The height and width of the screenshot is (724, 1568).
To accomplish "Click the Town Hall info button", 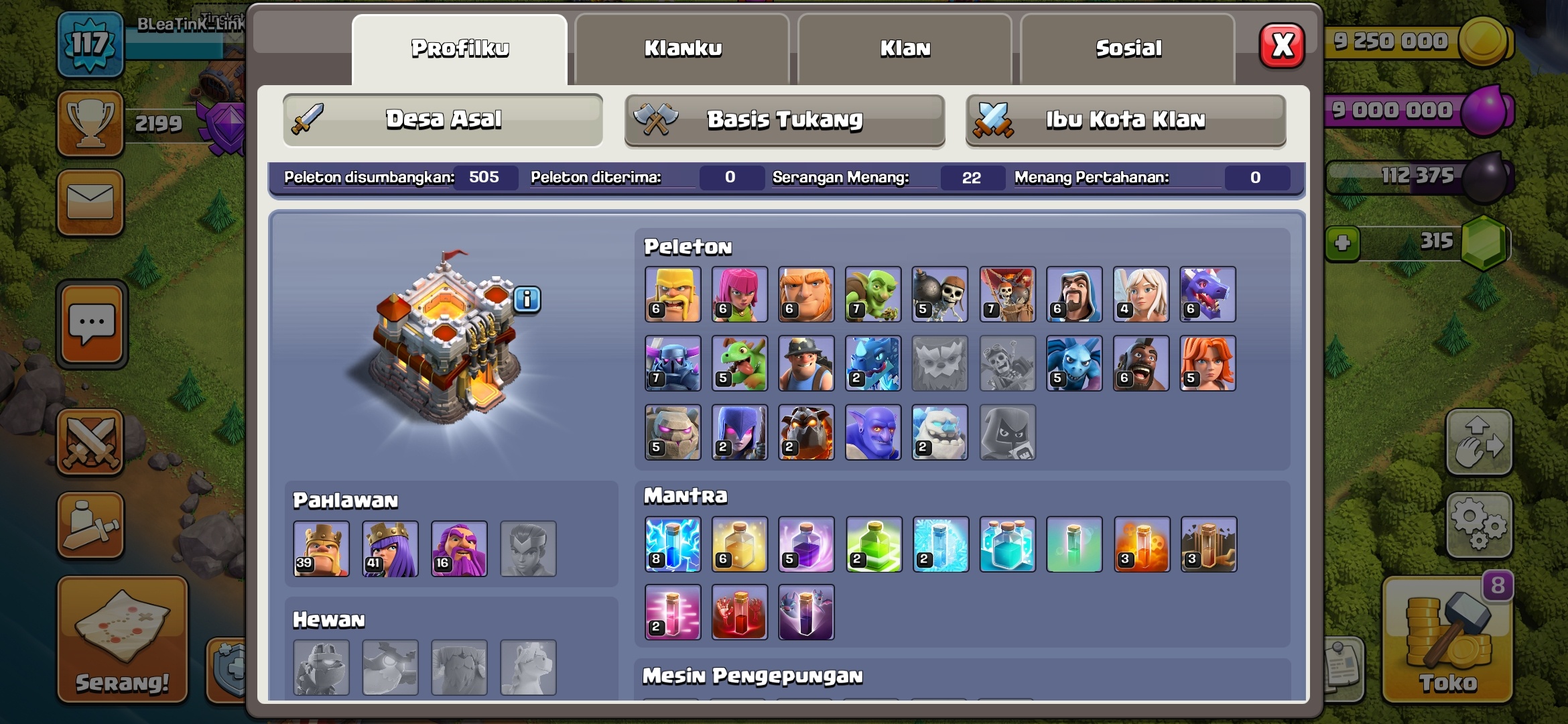I will click(x=527, y=300).
